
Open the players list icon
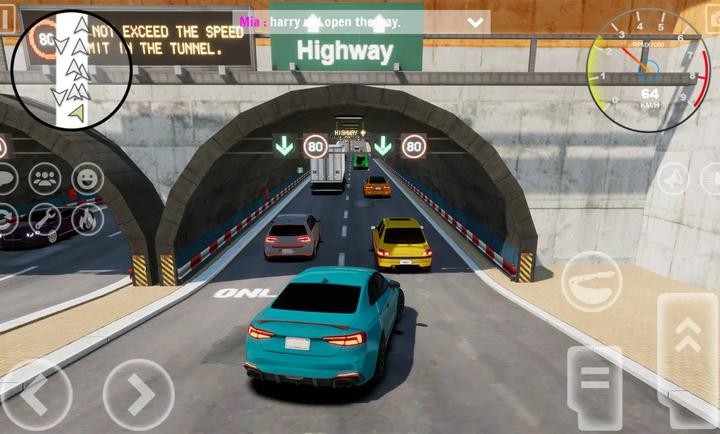(x=45, y=179)
